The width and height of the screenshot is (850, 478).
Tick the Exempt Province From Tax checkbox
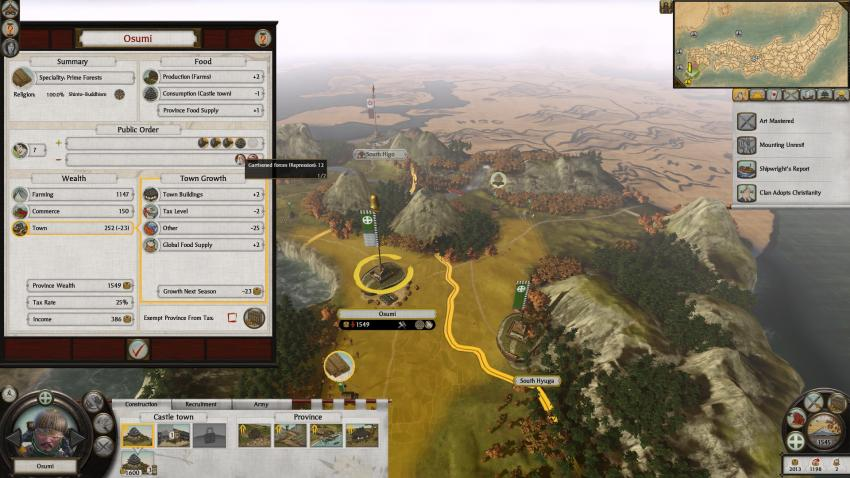pos(232,318)
